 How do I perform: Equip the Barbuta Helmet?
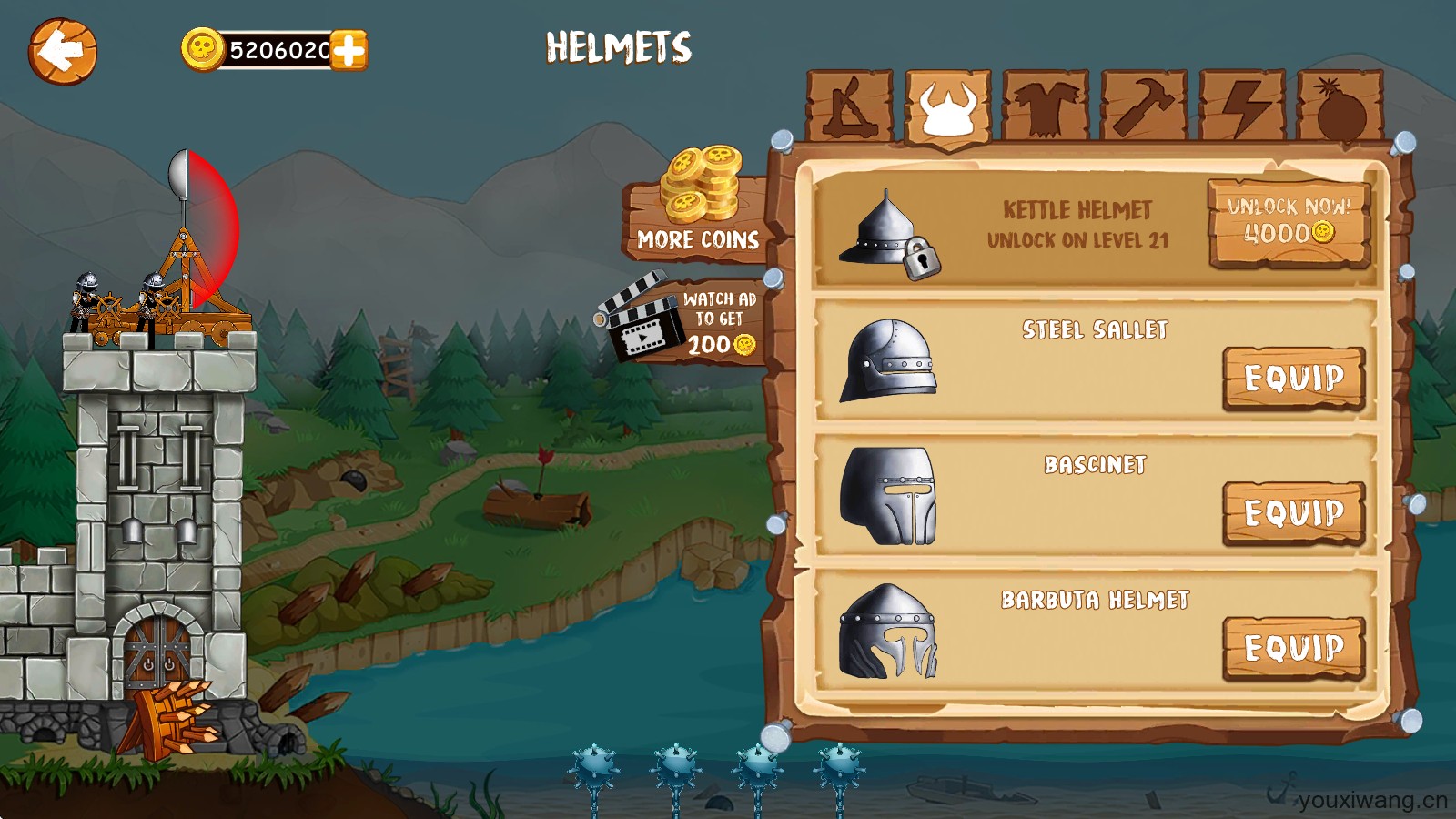click(x=1293, y=648)
